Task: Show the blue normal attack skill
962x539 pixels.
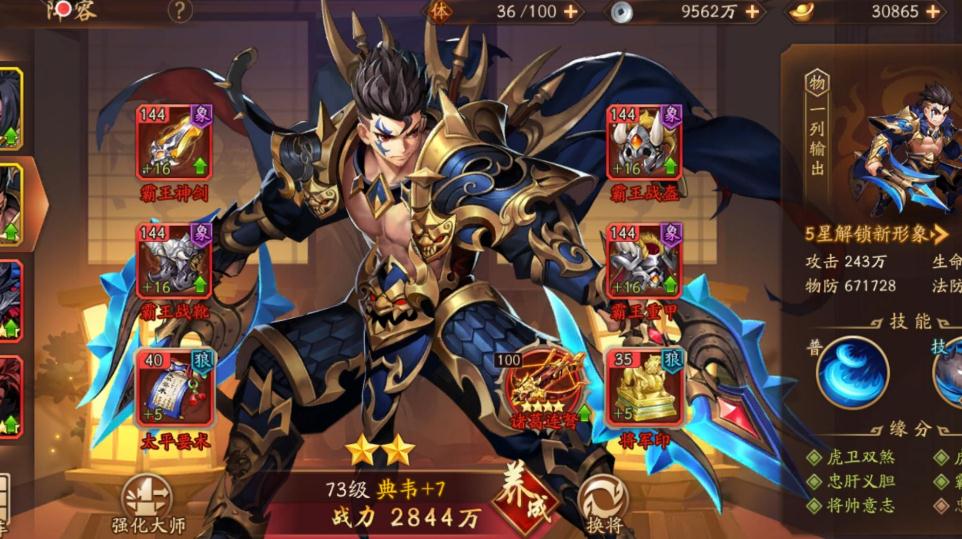Action: (x=852, y=371)
